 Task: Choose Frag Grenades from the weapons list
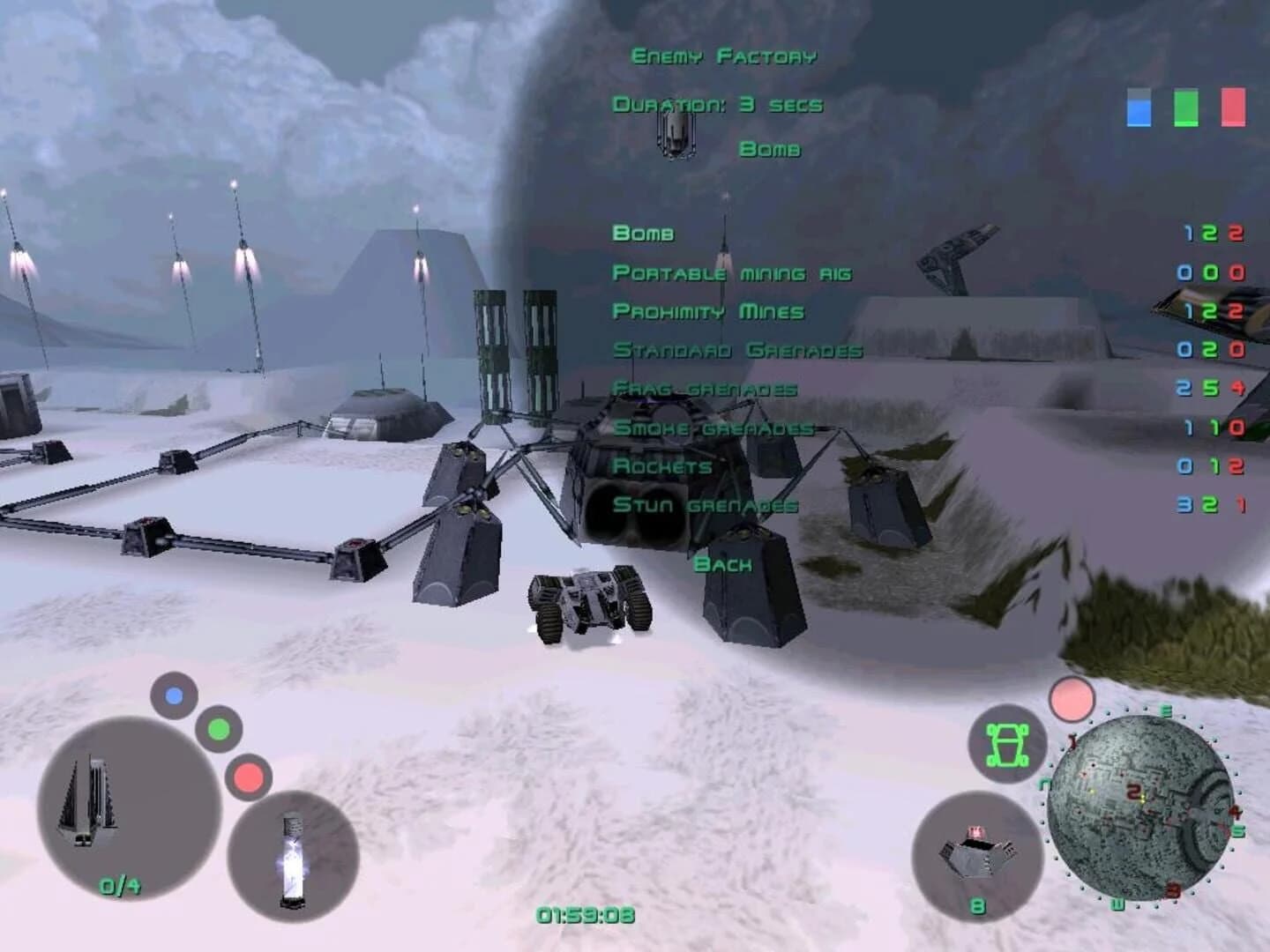pyautogui.click(x=705, y=388)
